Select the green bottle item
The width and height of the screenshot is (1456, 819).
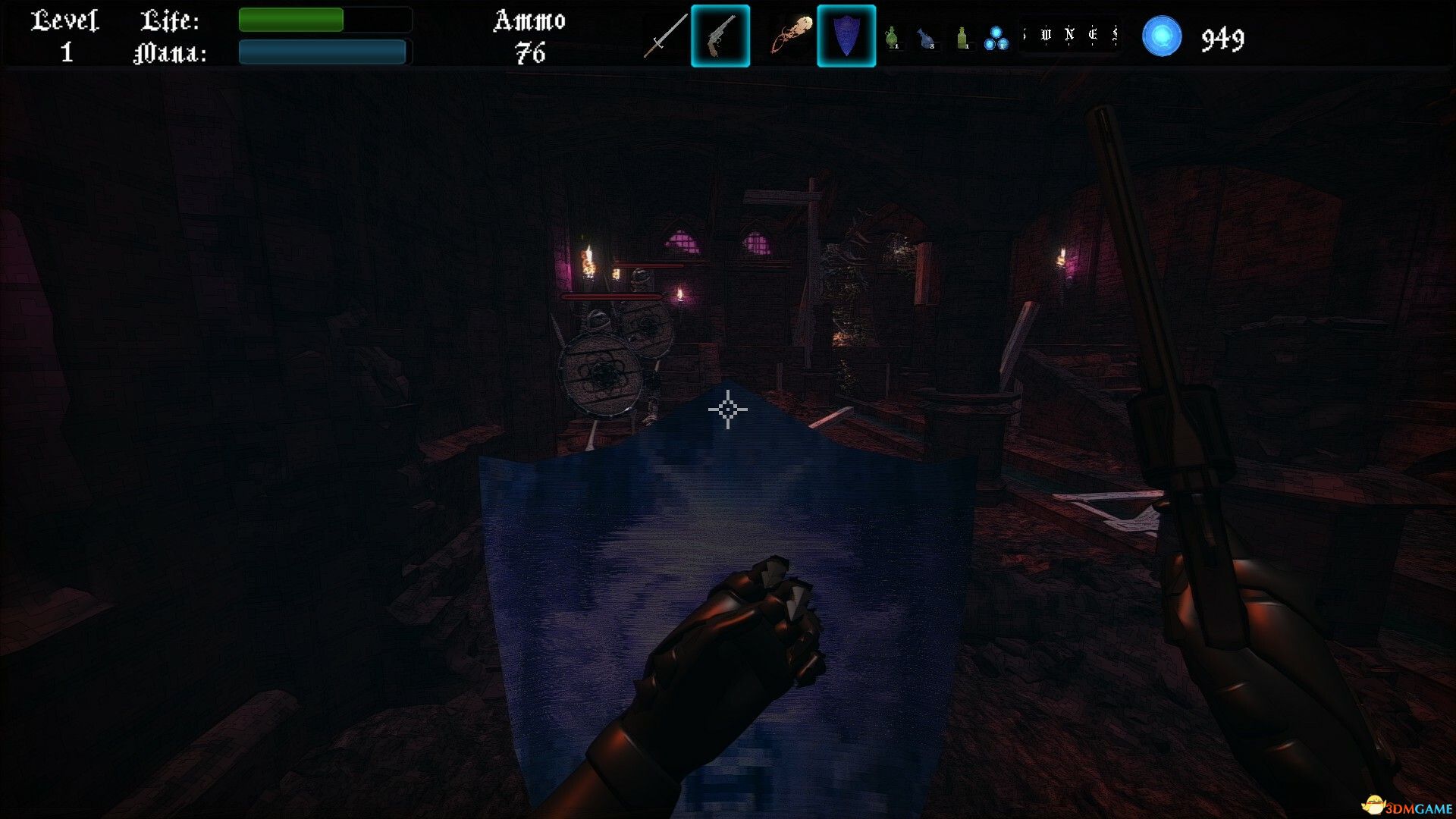click(x=964, y=36)
